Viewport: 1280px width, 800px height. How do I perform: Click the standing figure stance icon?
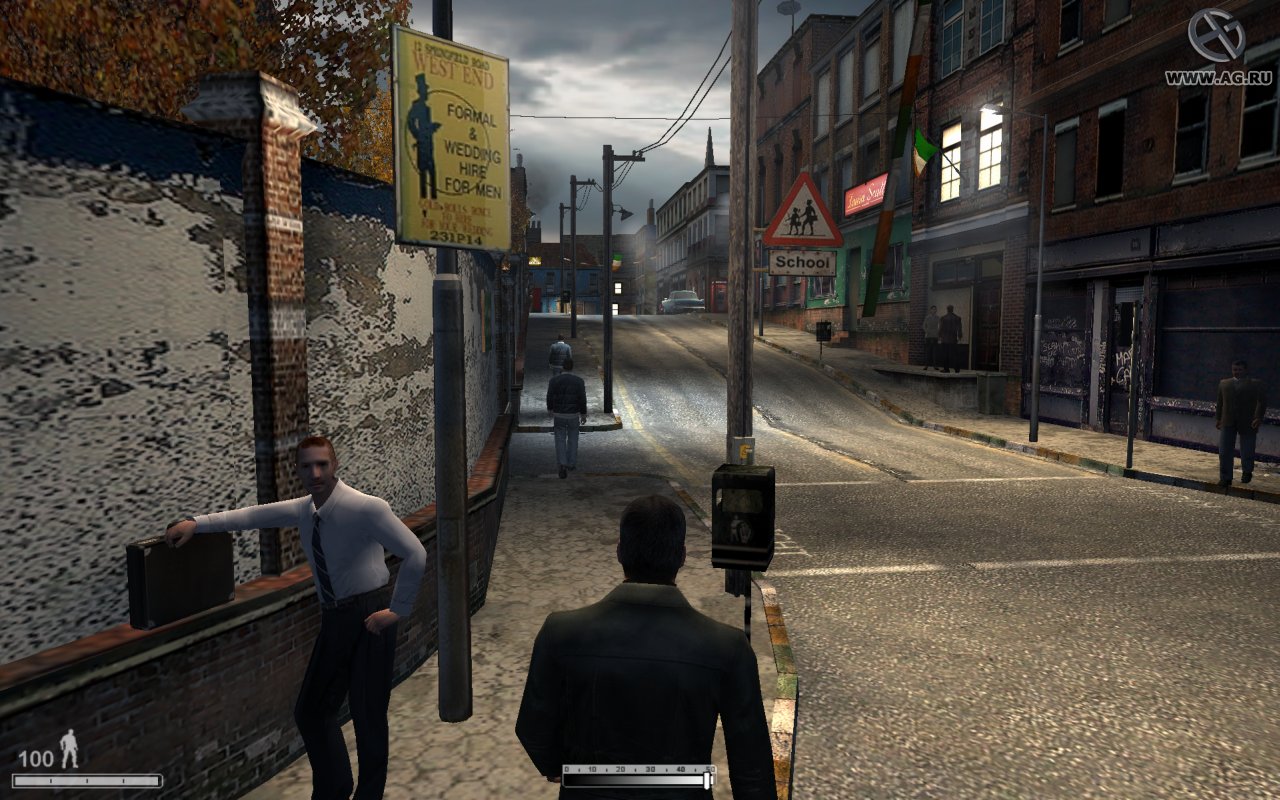pyautogui.click(x=69, y=748)
